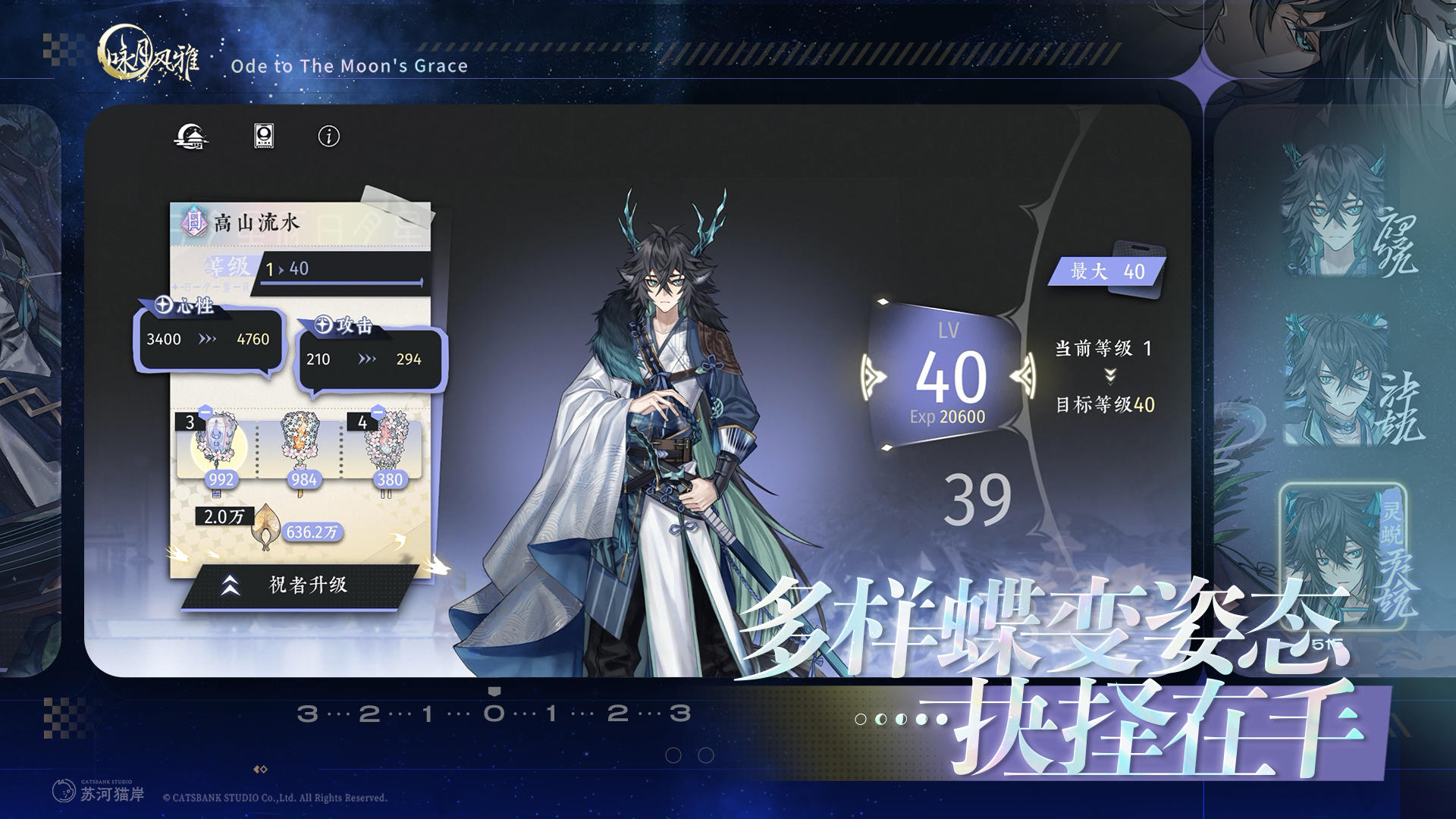This screenshot has height=819, width=1456.
Task: Click the right arrow beside LV 40
Action: [1021, 376]
